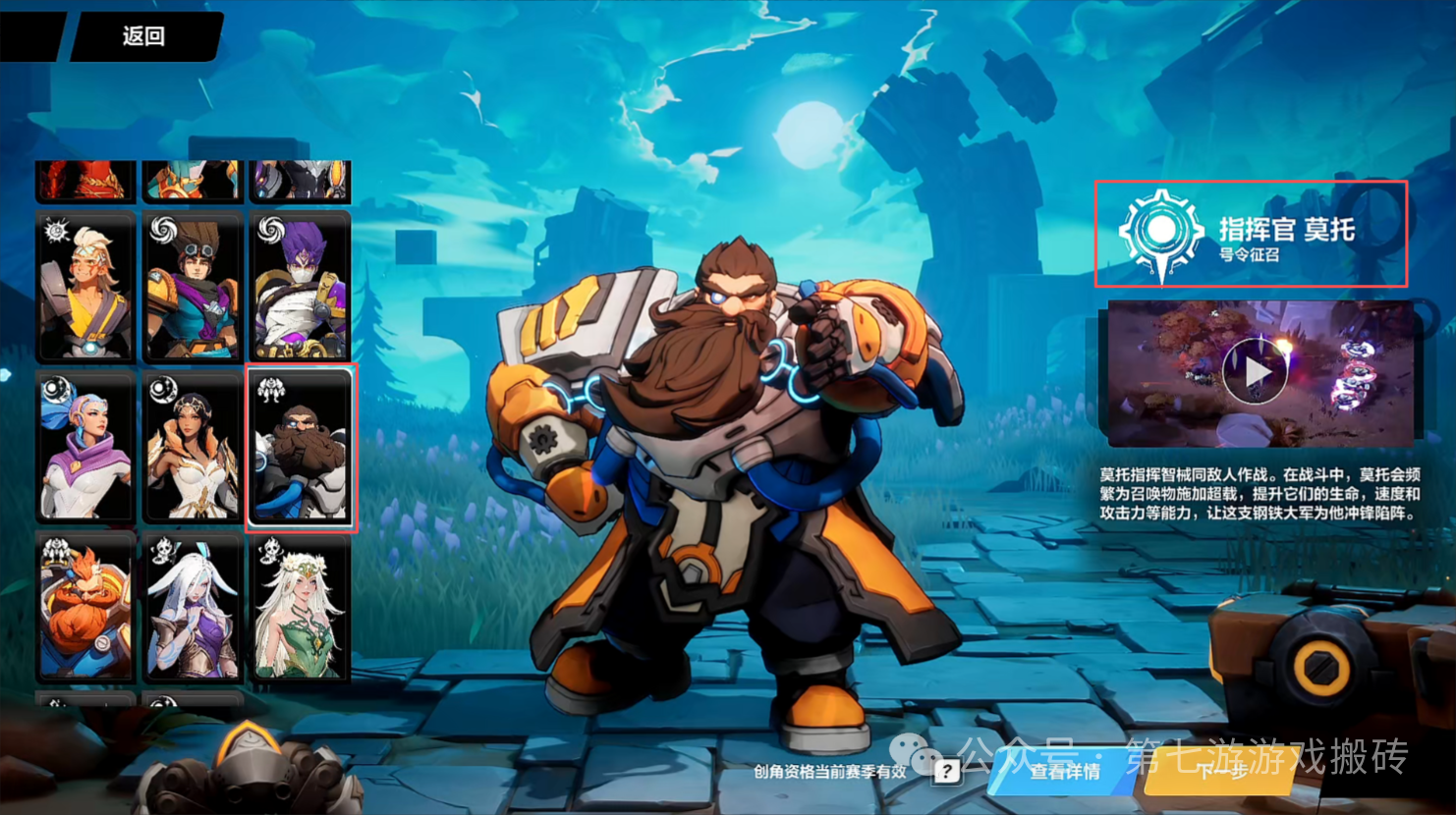Choose the dark-haired heroine in white and gold

193,447
